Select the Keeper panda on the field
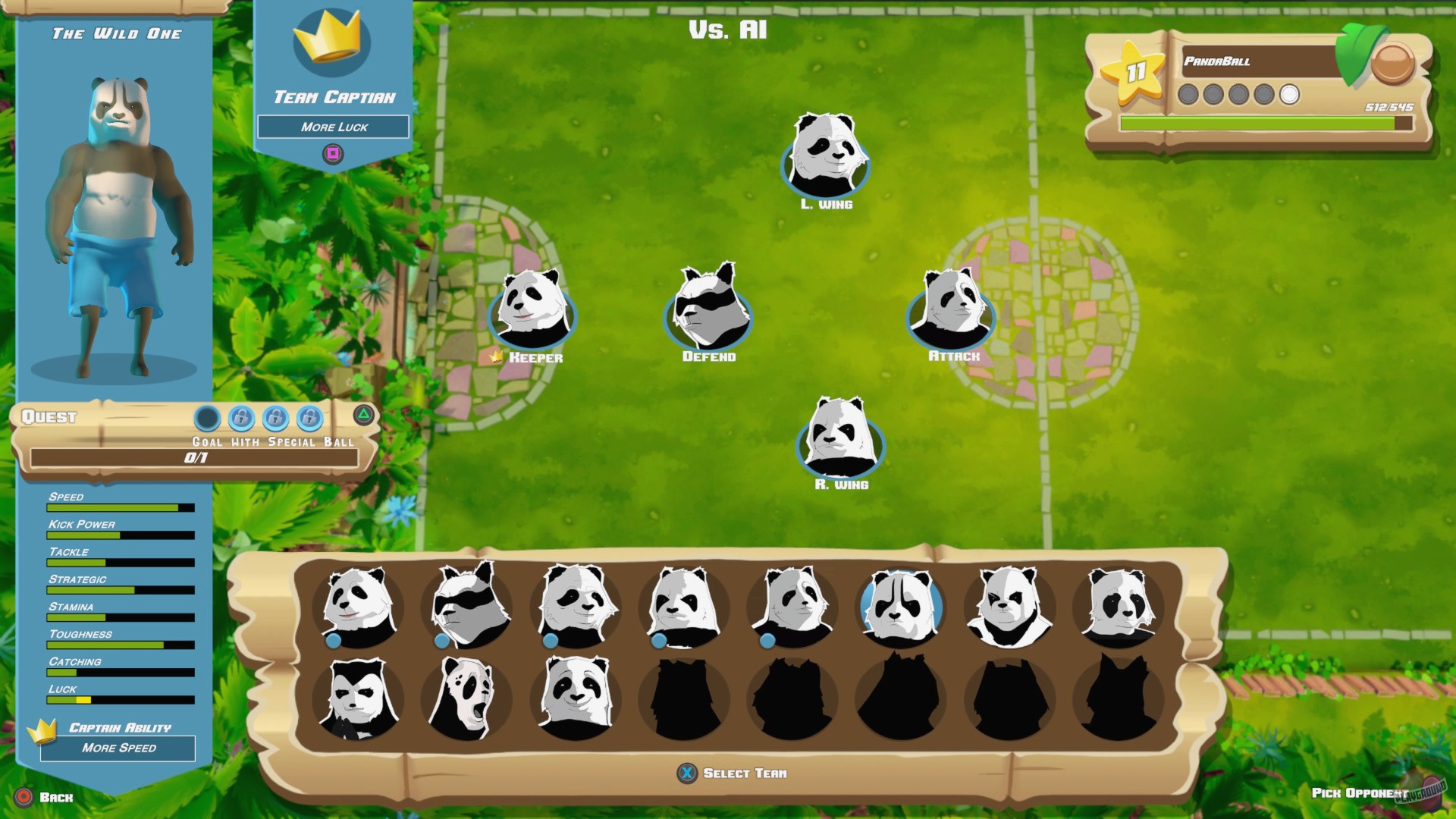This screenshot has width=1456, height=819. 533,315
